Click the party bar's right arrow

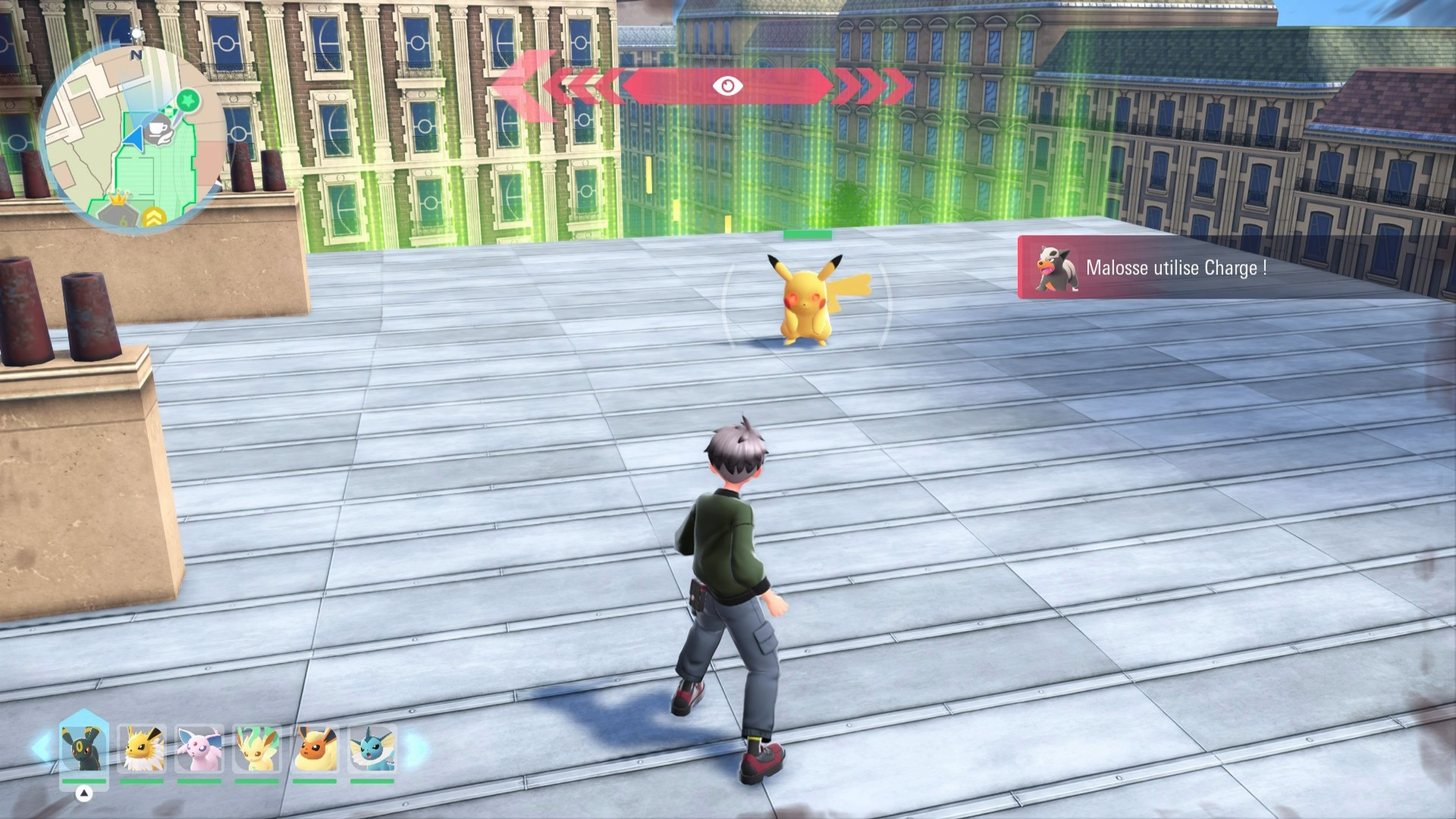[x=416, y=748]
